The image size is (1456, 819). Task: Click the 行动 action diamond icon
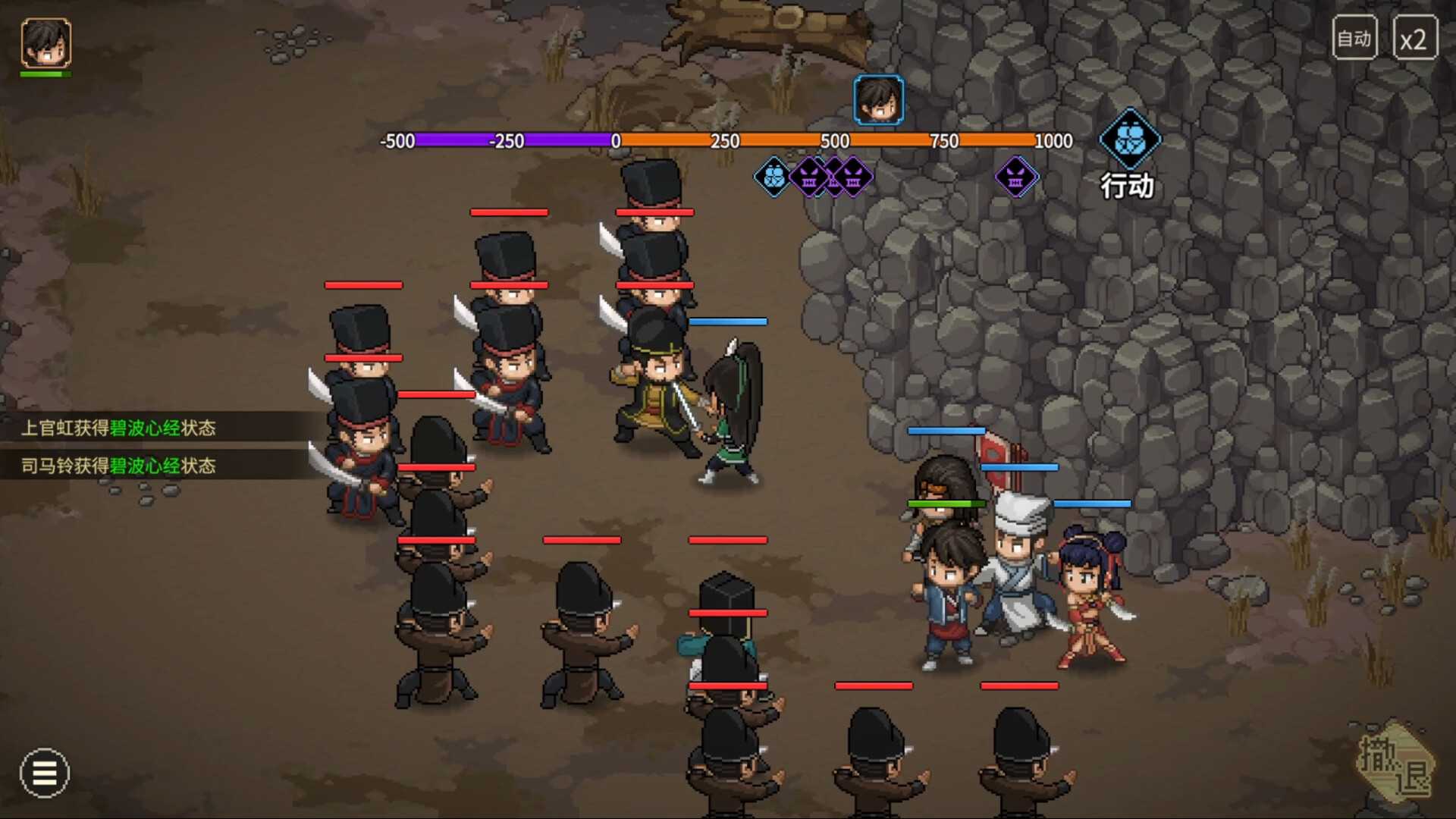[x=1129, y=140]
